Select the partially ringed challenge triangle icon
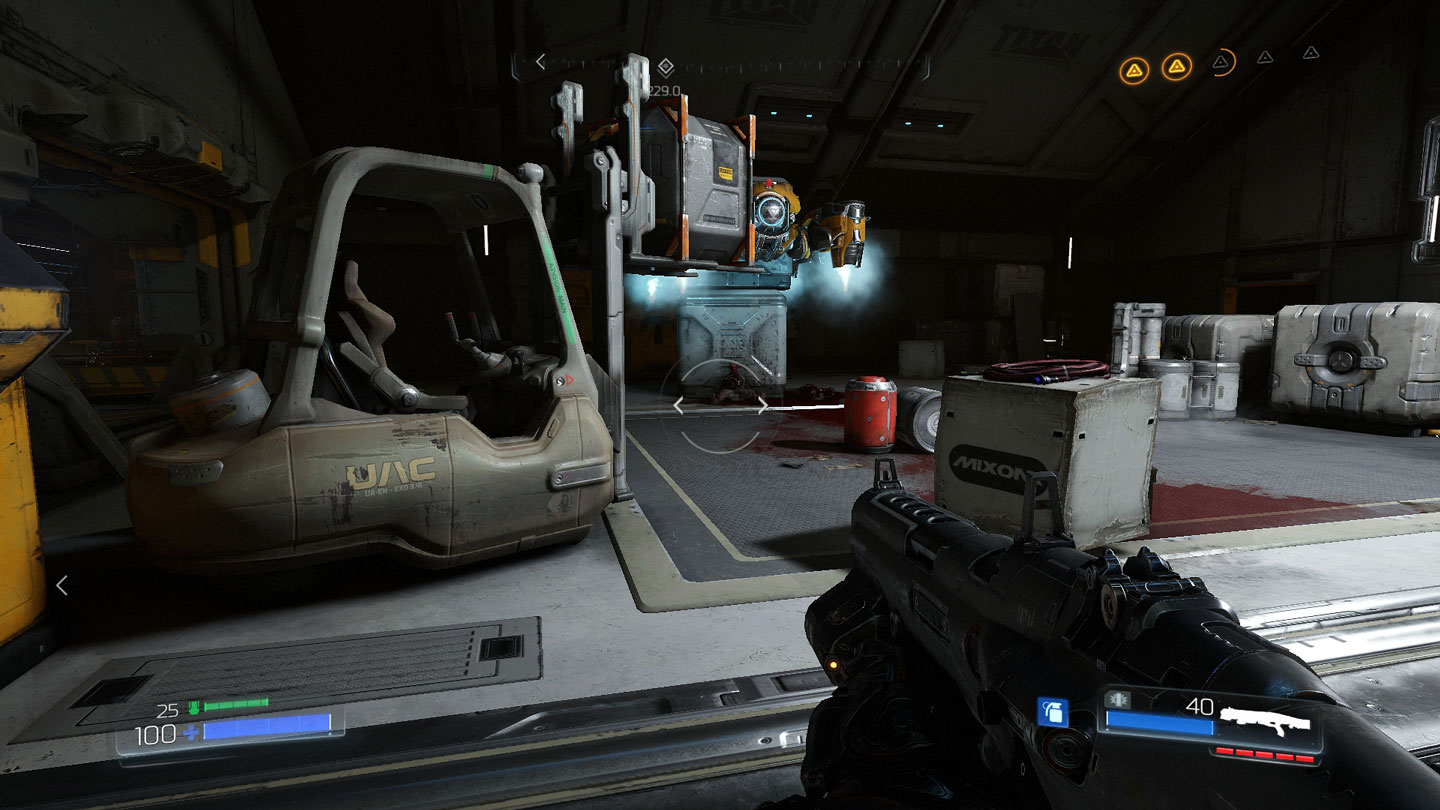This screenshot has height=810, width=1440. pos(1222,63)
